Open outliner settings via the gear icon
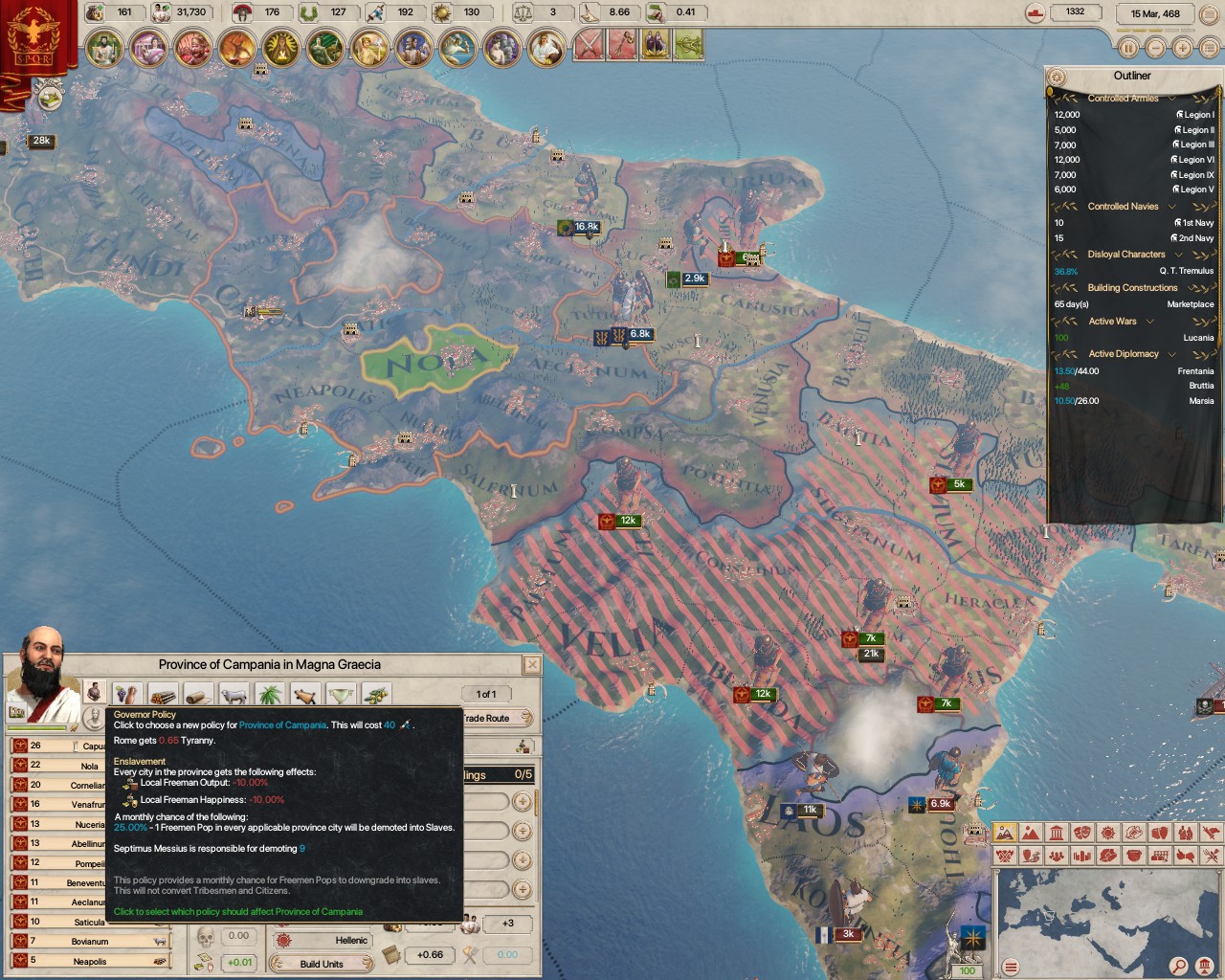The height and width of the screenshot is (980, 1225). point(1057,77)
